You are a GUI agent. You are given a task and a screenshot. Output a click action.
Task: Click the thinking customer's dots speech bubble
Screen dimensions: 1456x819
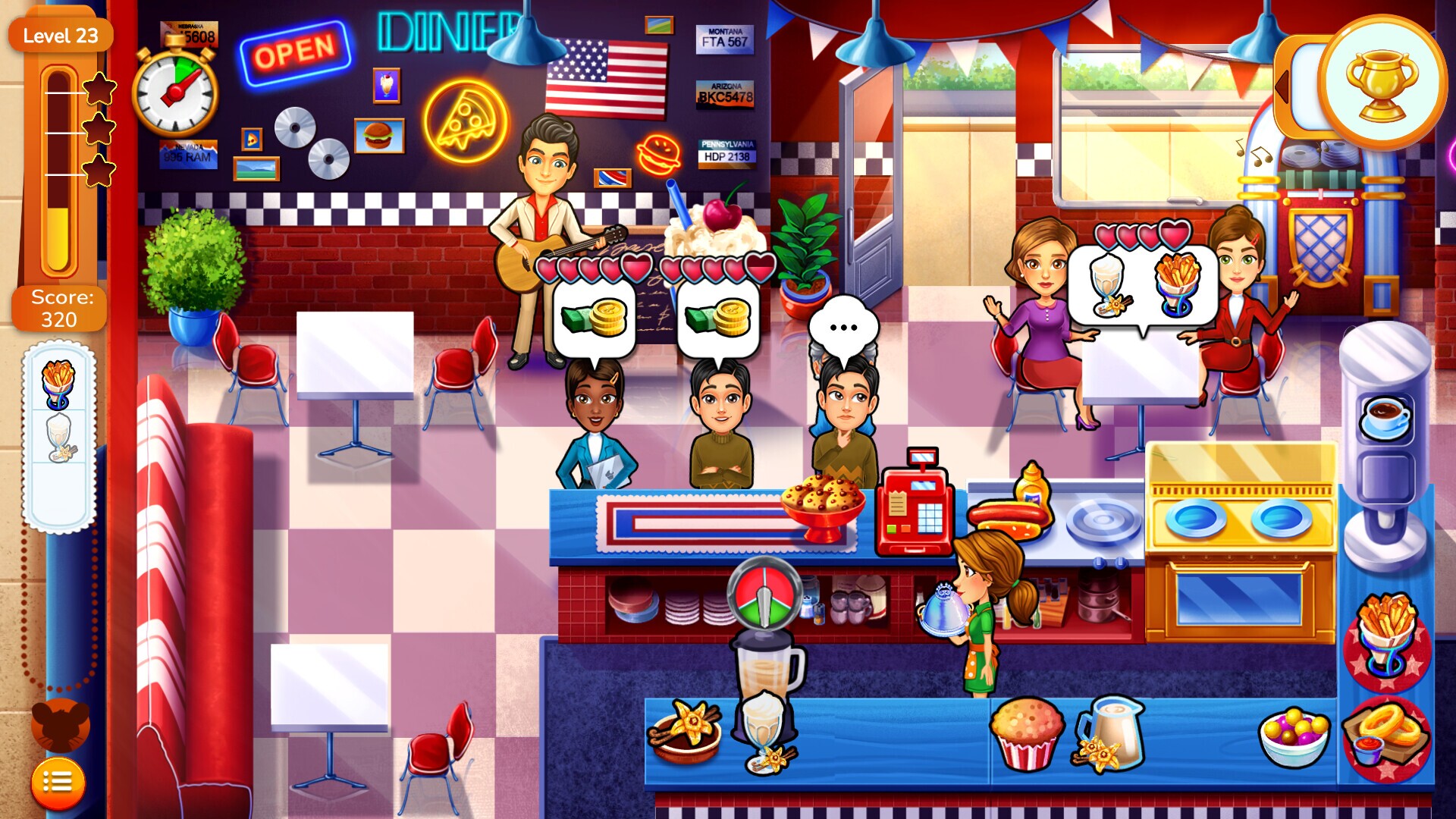[842, 328]
